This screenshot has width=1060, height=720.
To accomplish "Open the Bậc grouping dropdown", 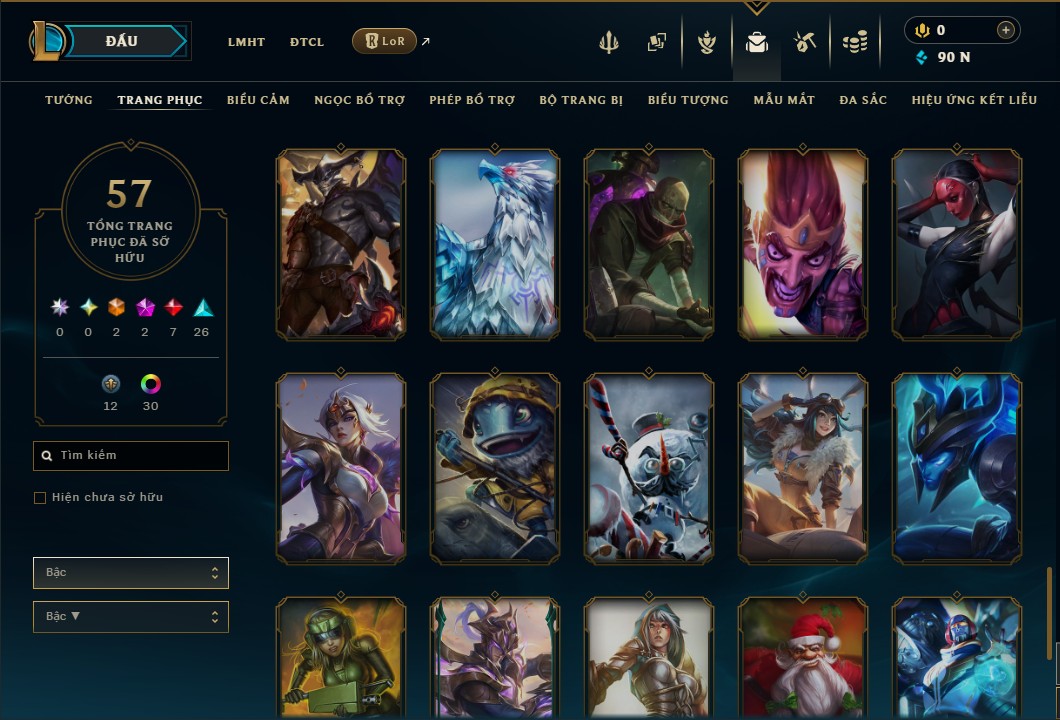I will pyautogui.click(x=131, y=573).
